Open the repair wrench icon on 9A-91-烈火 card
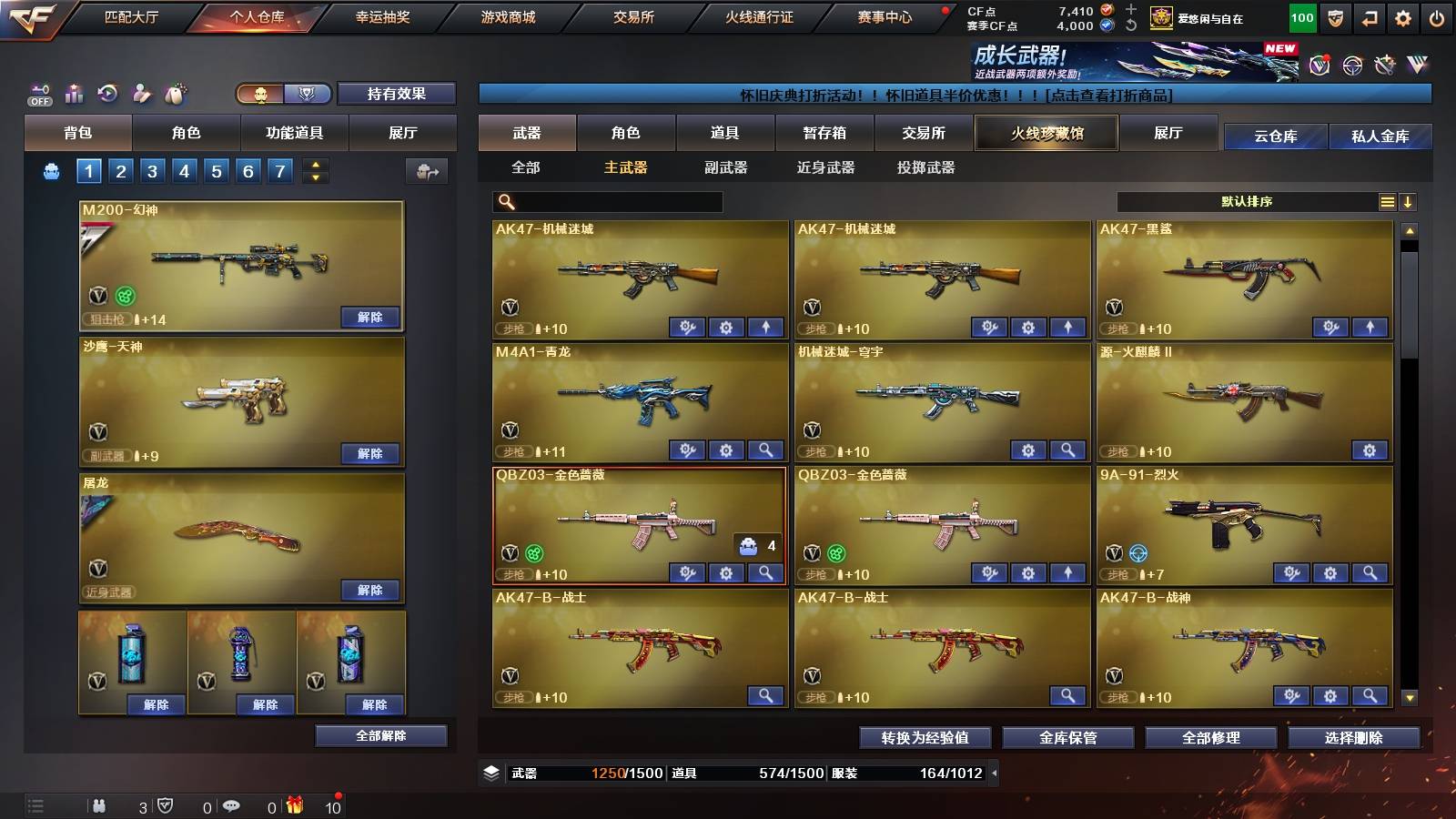Screen dimensions: 1456x819 coord(1291,573)
